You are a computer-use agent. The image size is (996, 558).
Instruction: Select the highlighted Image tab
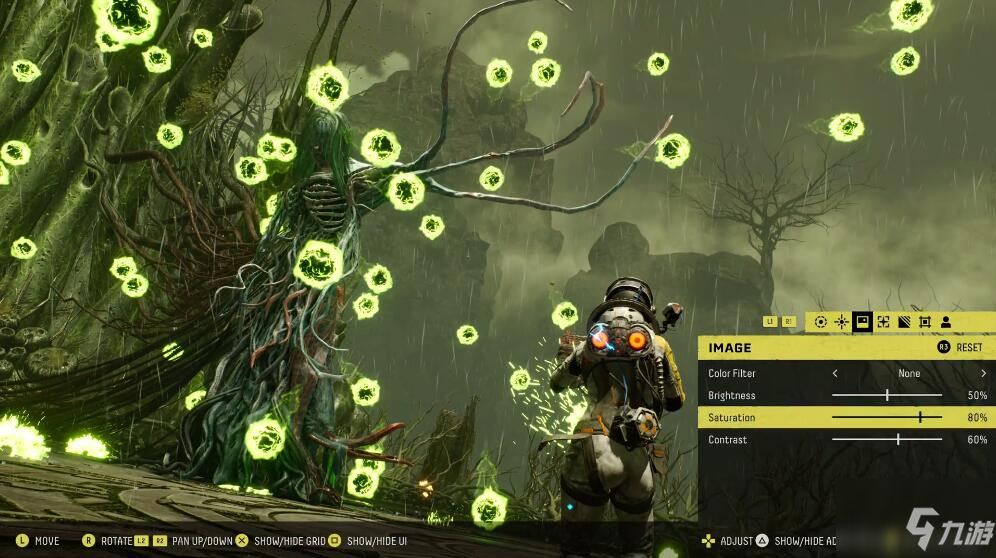coord(862,322)
